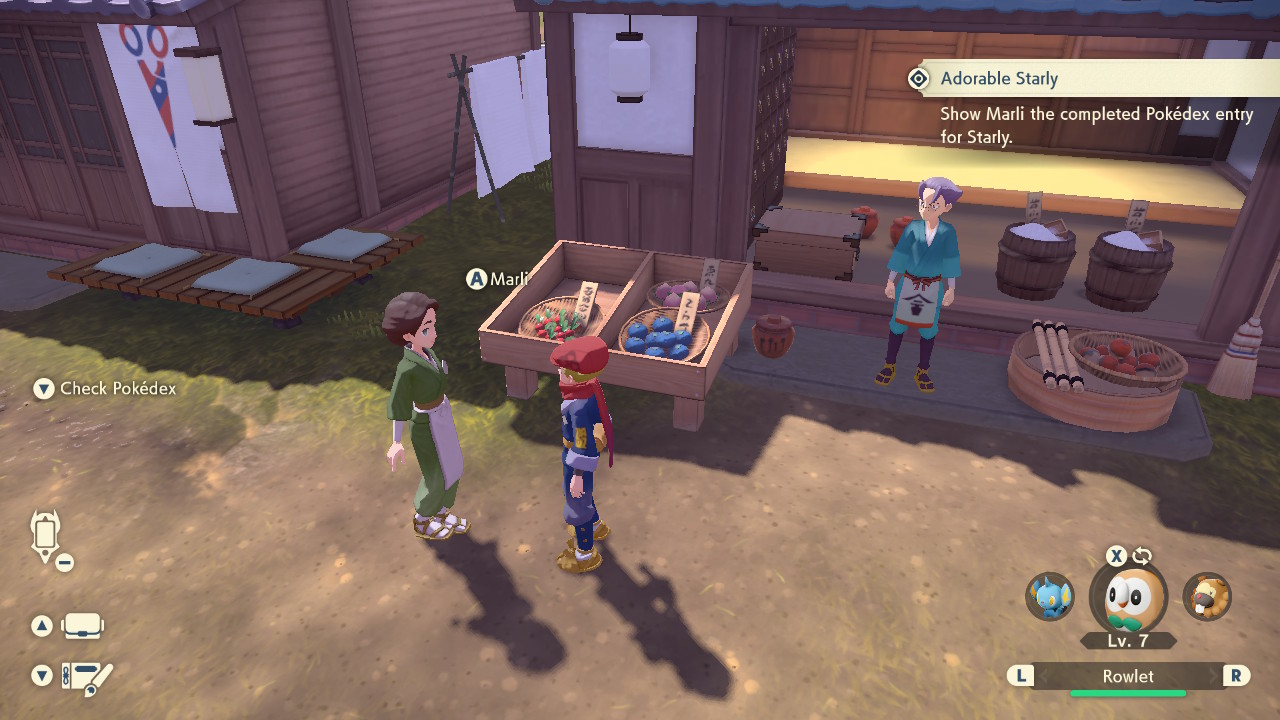The width and height of the screenshot is (1280, 720).
Task: Open the satchel bag icon
Action: click(82, 627)
